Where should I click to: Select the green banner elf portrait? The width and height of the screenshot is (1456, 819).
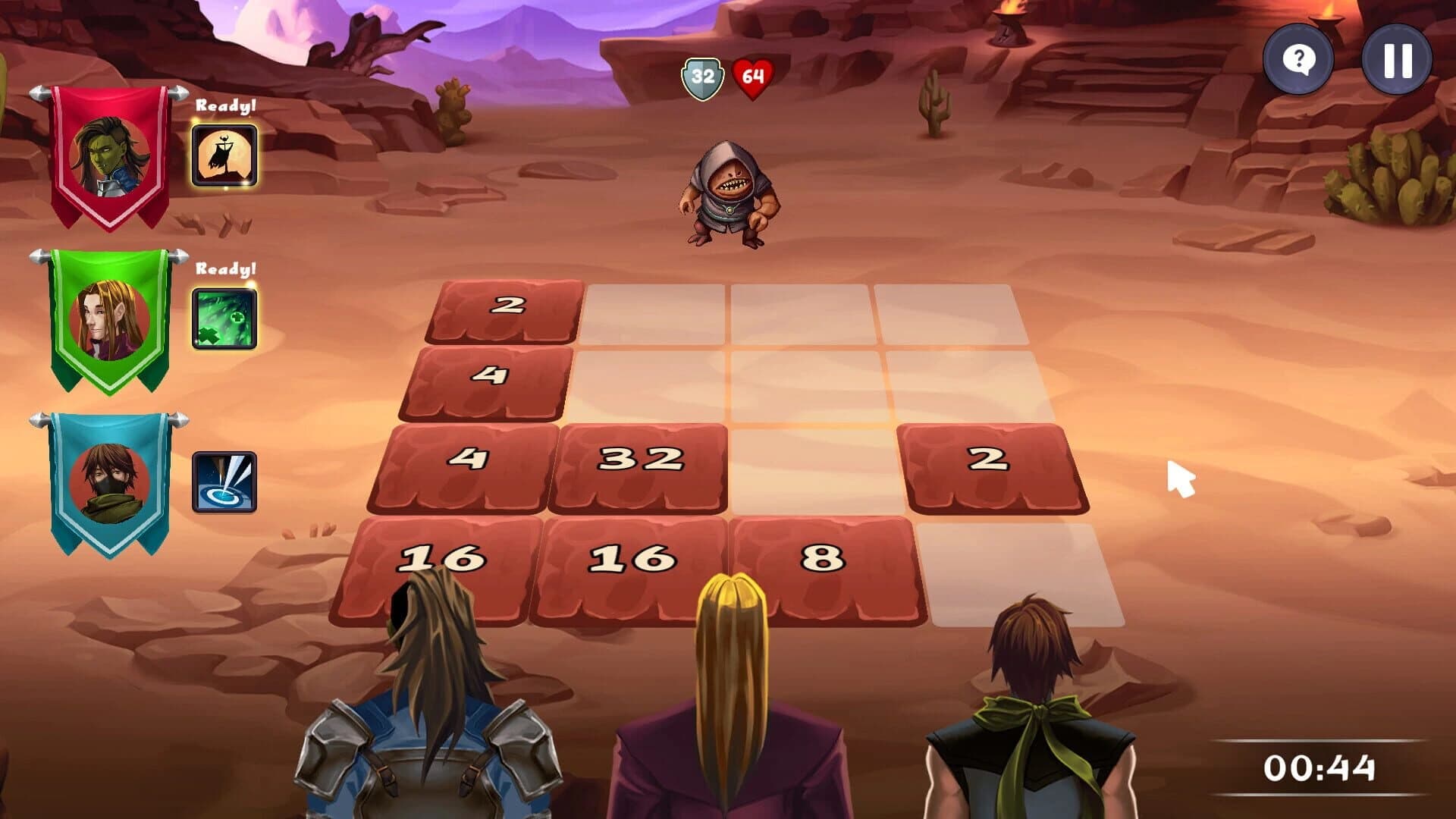(110, 318)
